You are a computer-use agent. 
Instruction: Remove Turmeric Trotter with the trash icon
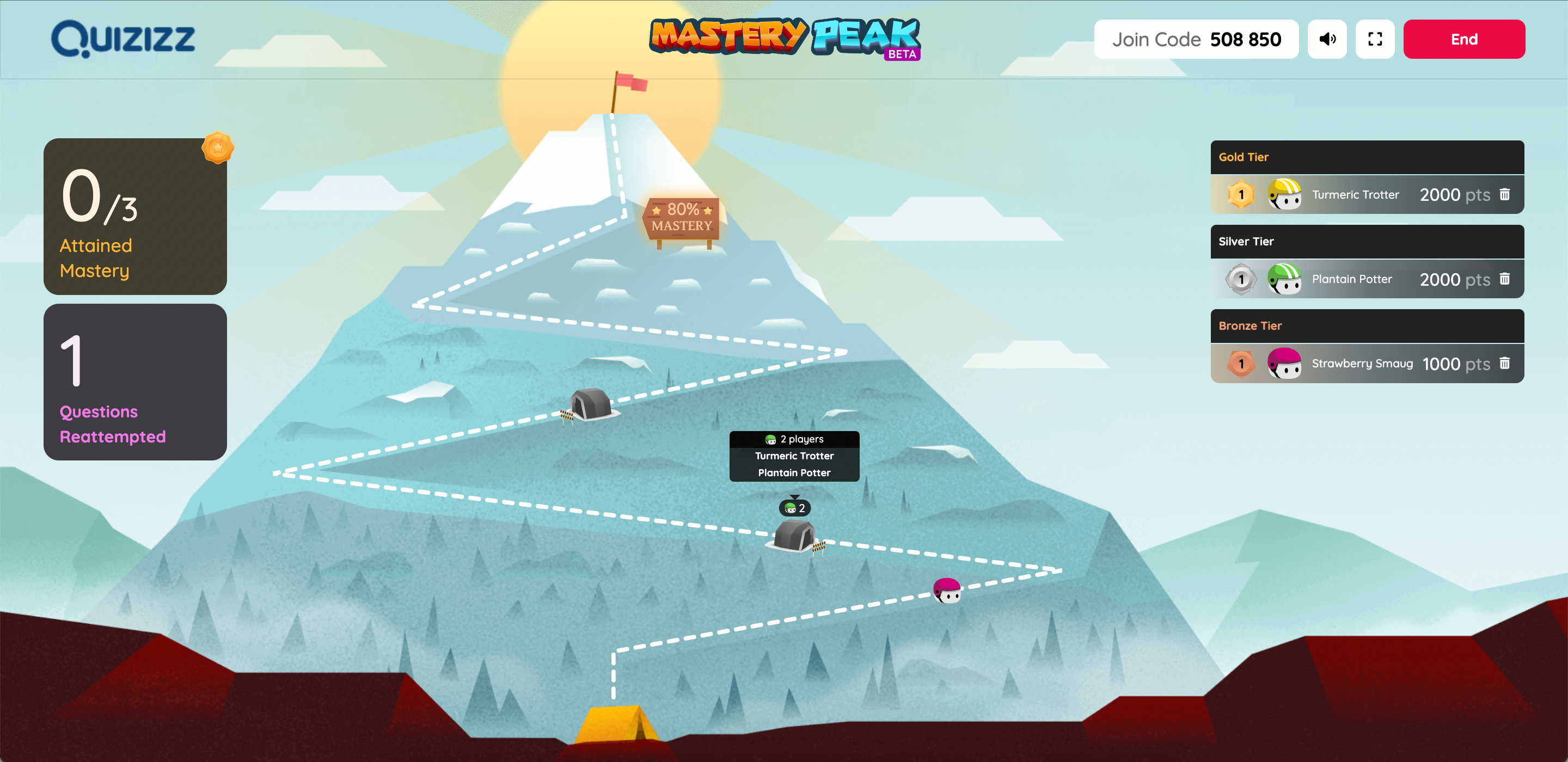coord(1505,195)
